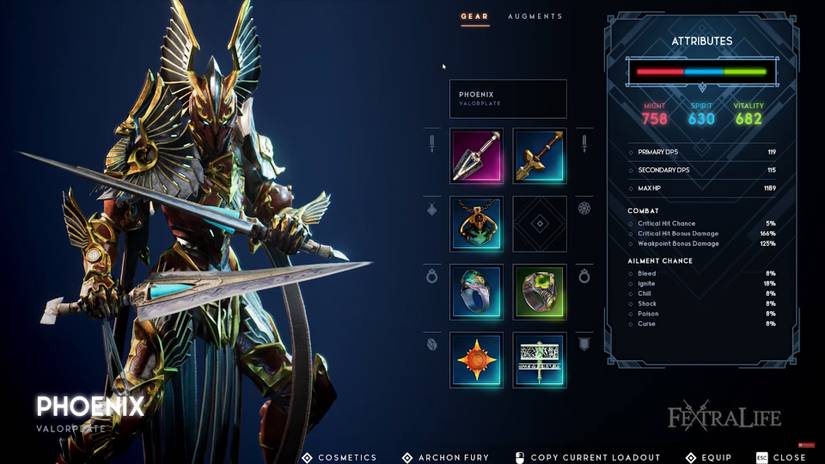The height and width of the screenshot is (464, 825).
Task: Select the banner slot
Action: point(540,359)
